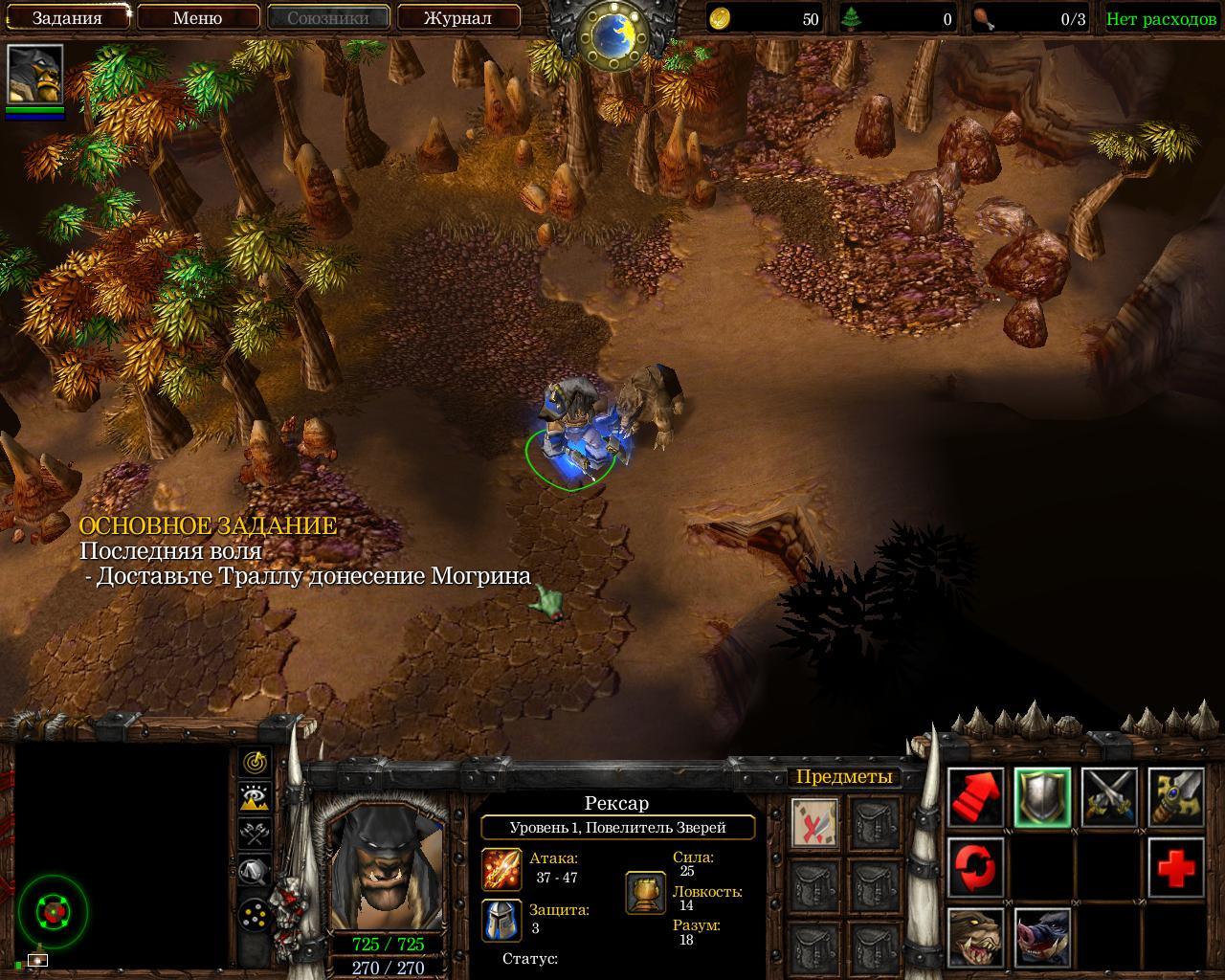The image size is (1225, 980).
Task: Select the map item with red X in inventory
Action: click(815, 822)
